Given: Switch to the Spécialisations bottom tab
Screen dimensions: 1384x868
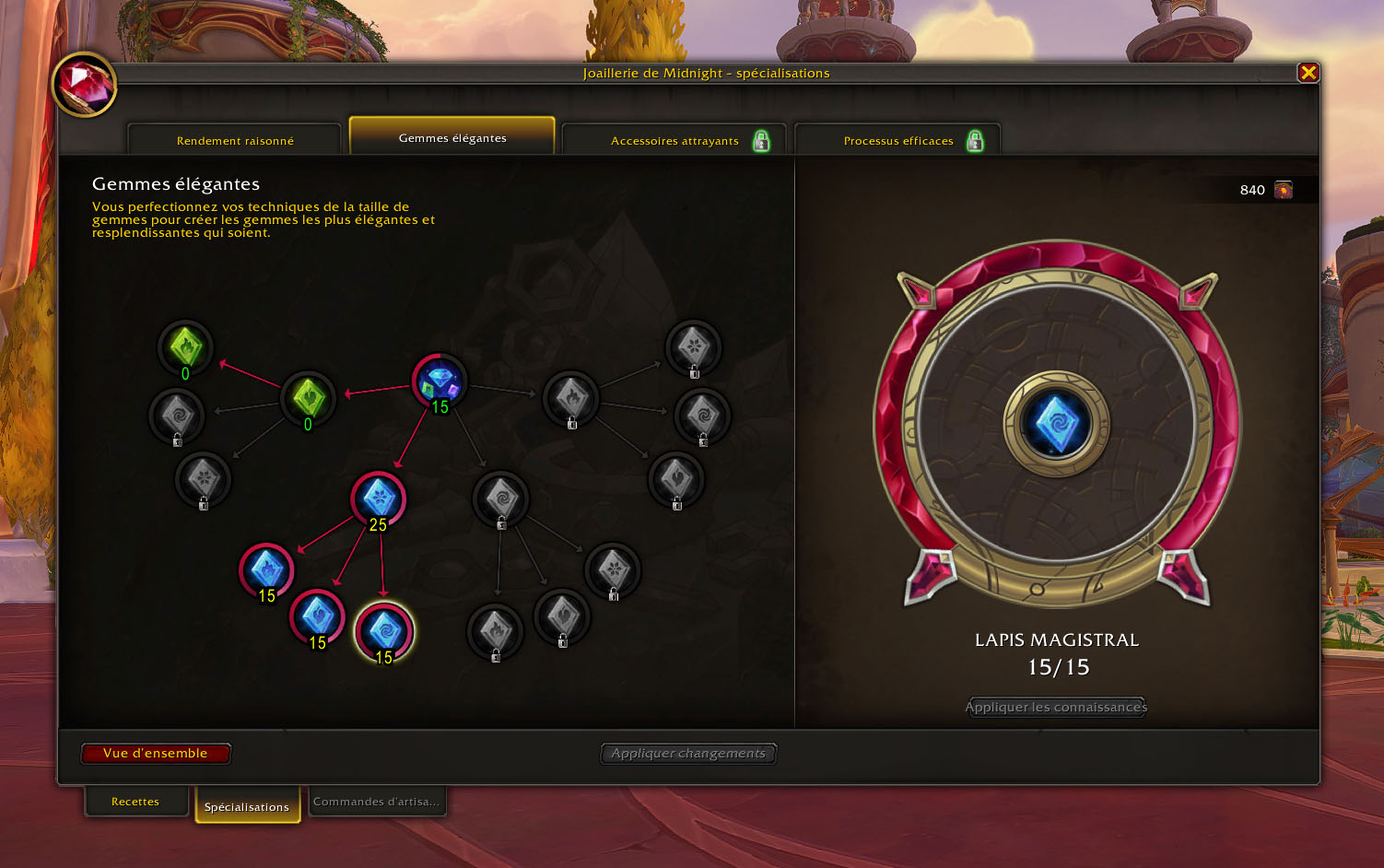Looking at the screenshot, I should coord(247,806).
